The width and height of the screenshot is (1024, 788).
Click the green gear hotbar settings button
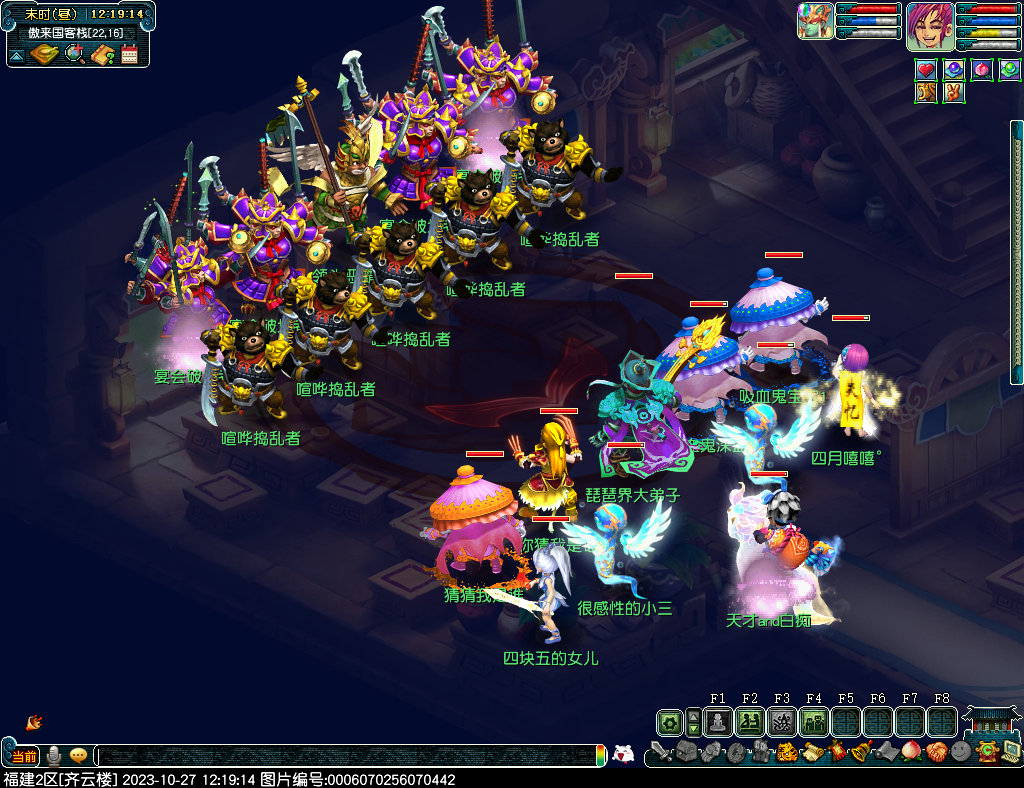pos(669,722)
